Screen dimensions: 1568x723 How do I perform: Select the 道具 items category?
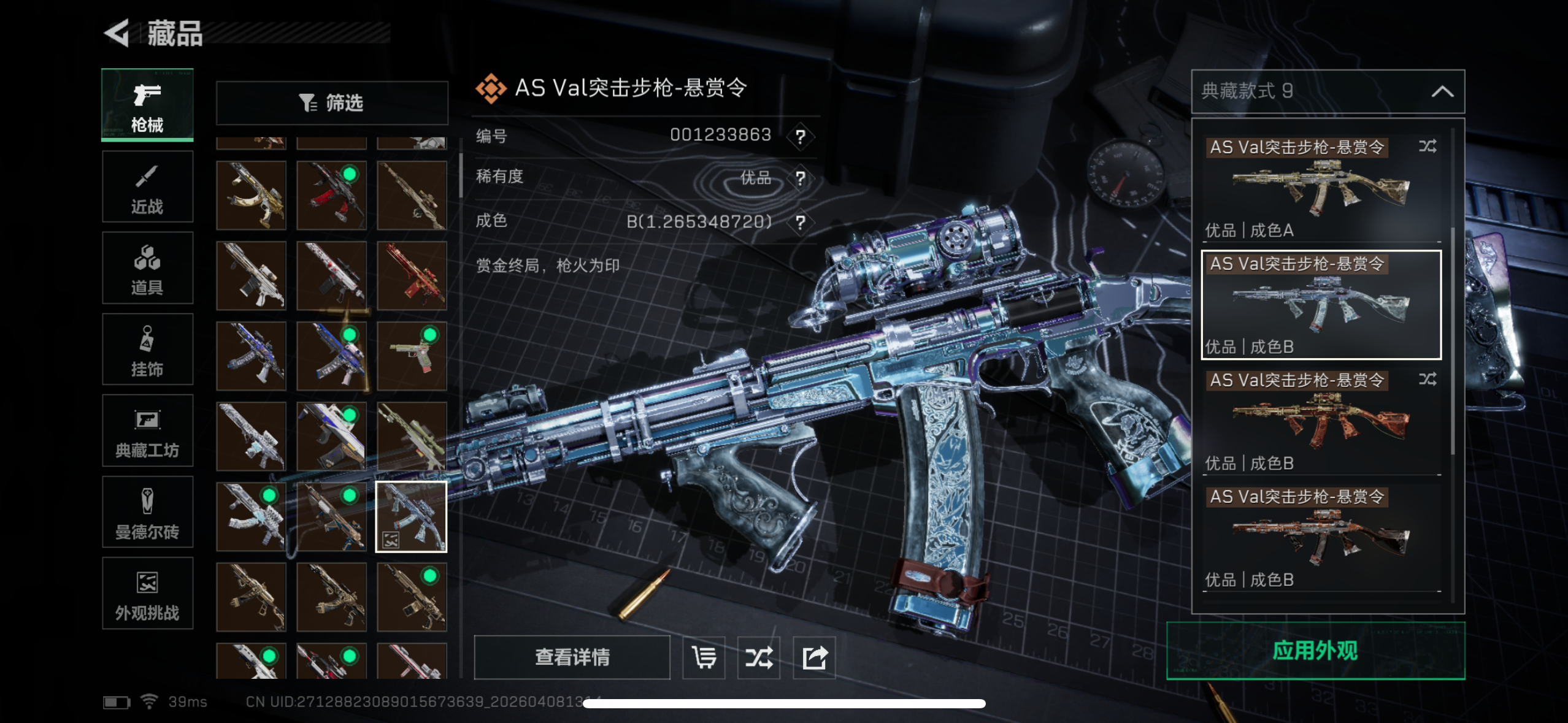coord(147,268)
